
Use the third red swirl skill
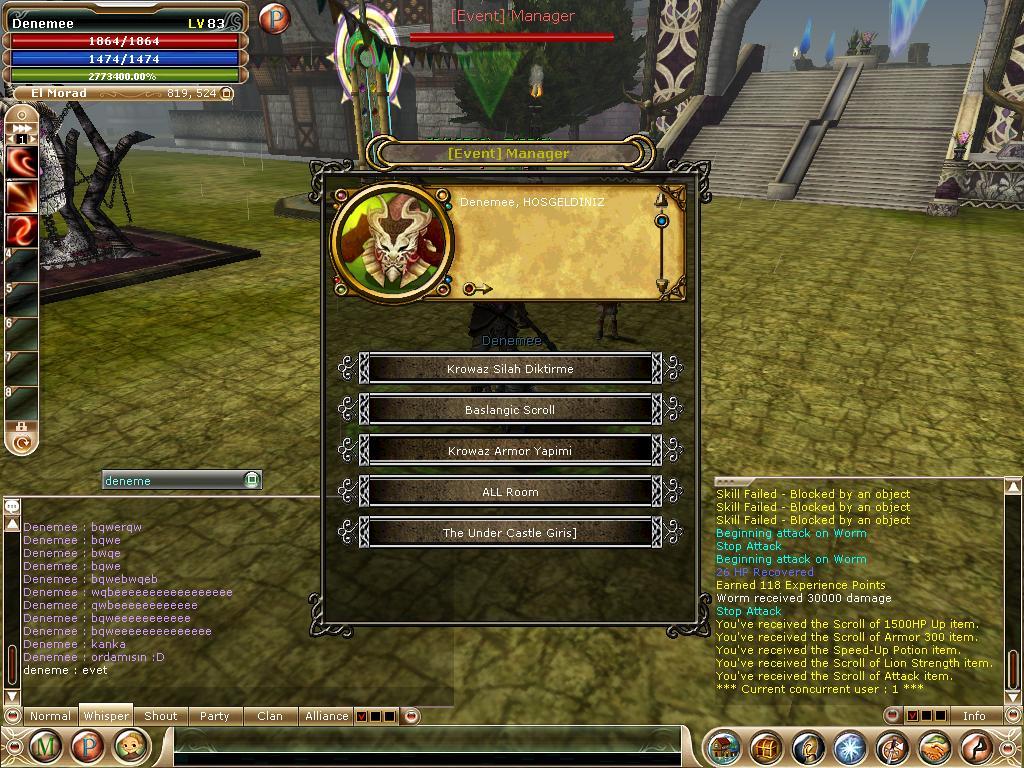[22, 229]
